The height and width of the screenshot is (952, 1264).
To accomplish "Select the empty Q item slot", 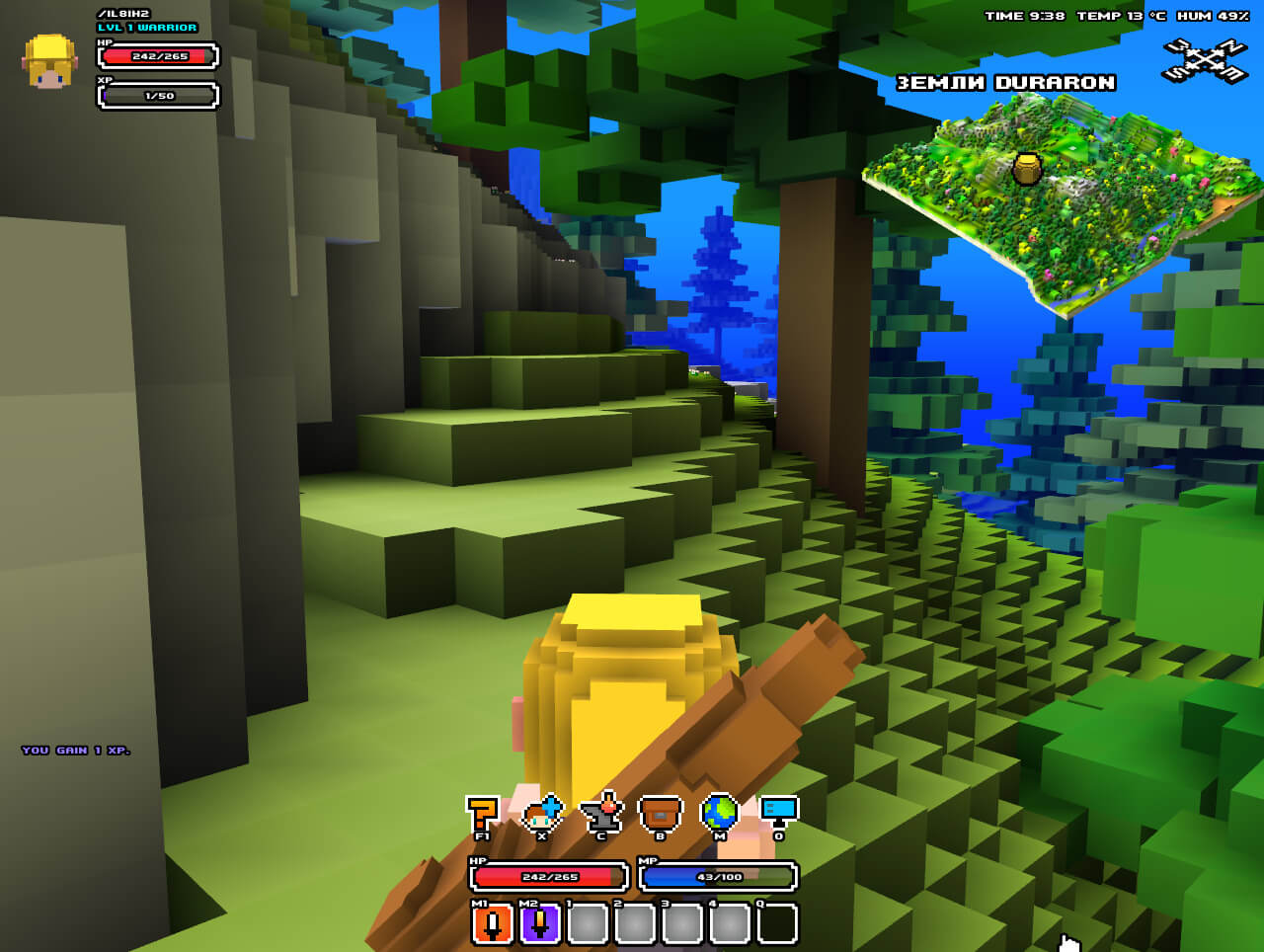I will pos(777,924).
